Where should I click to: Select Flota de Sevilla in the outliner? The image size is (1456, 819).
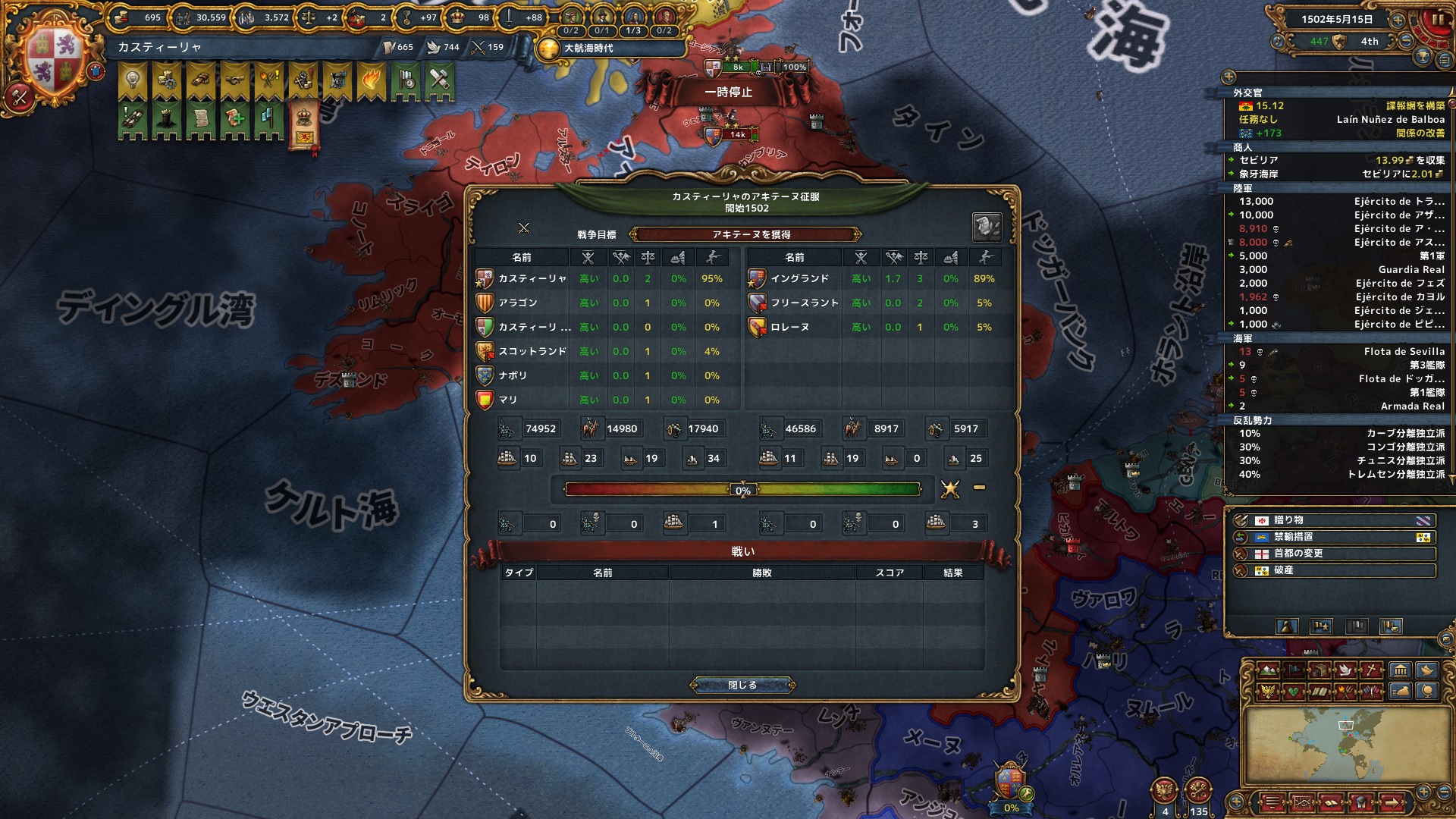tap(1404, 351)
